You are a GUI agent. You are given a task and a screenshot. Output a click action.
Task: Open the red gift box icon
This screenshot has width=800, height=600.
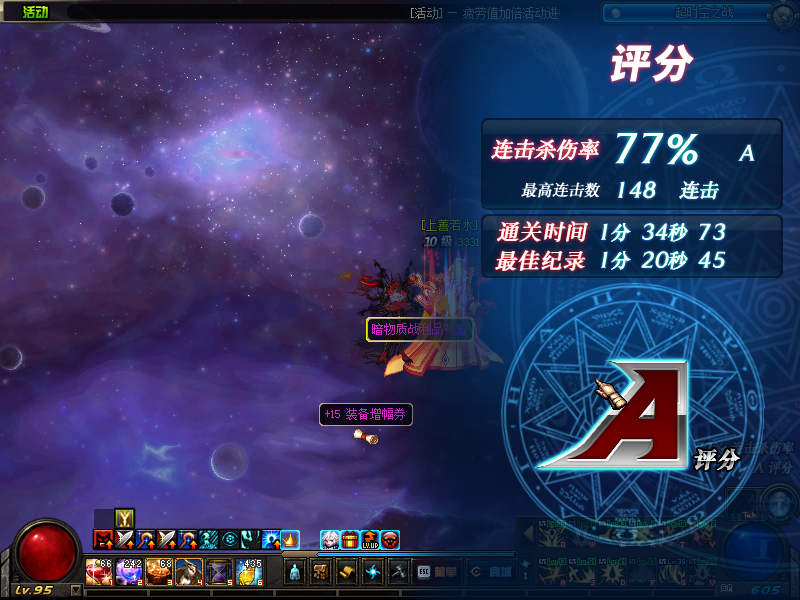point(350,540)
